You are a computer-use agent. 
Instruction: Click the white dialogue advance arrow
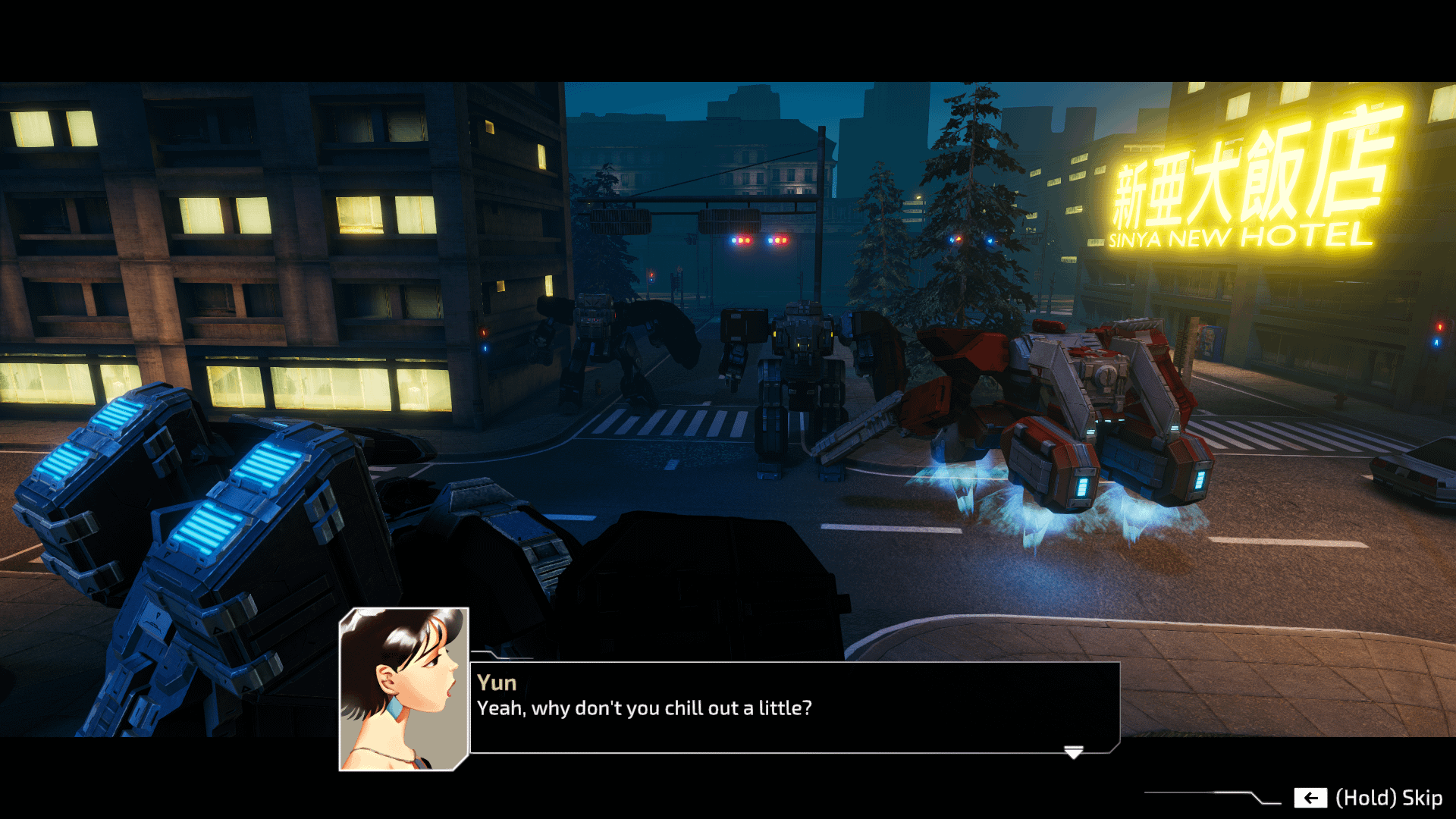click(x=1073, y=752)
